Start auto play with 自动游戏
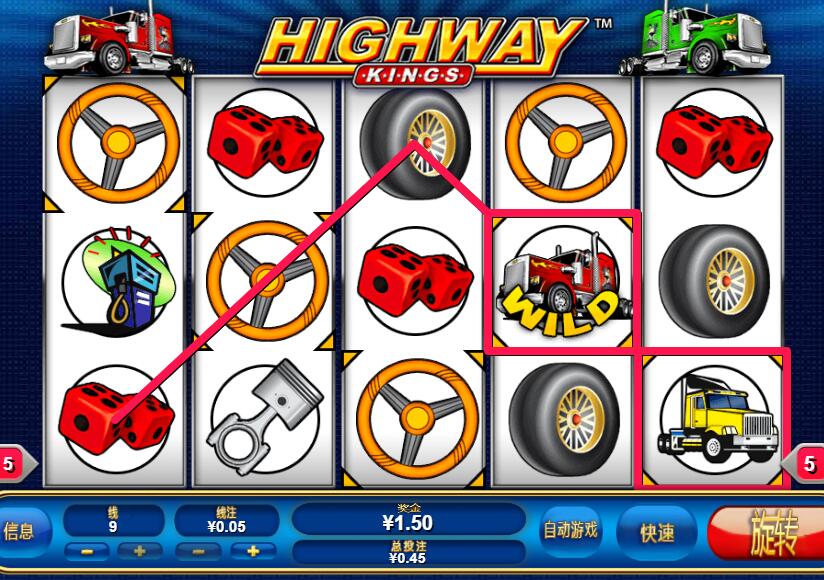The height and width of the screenshot is (580, 824). pyautogui.click(x=570, y=531)
